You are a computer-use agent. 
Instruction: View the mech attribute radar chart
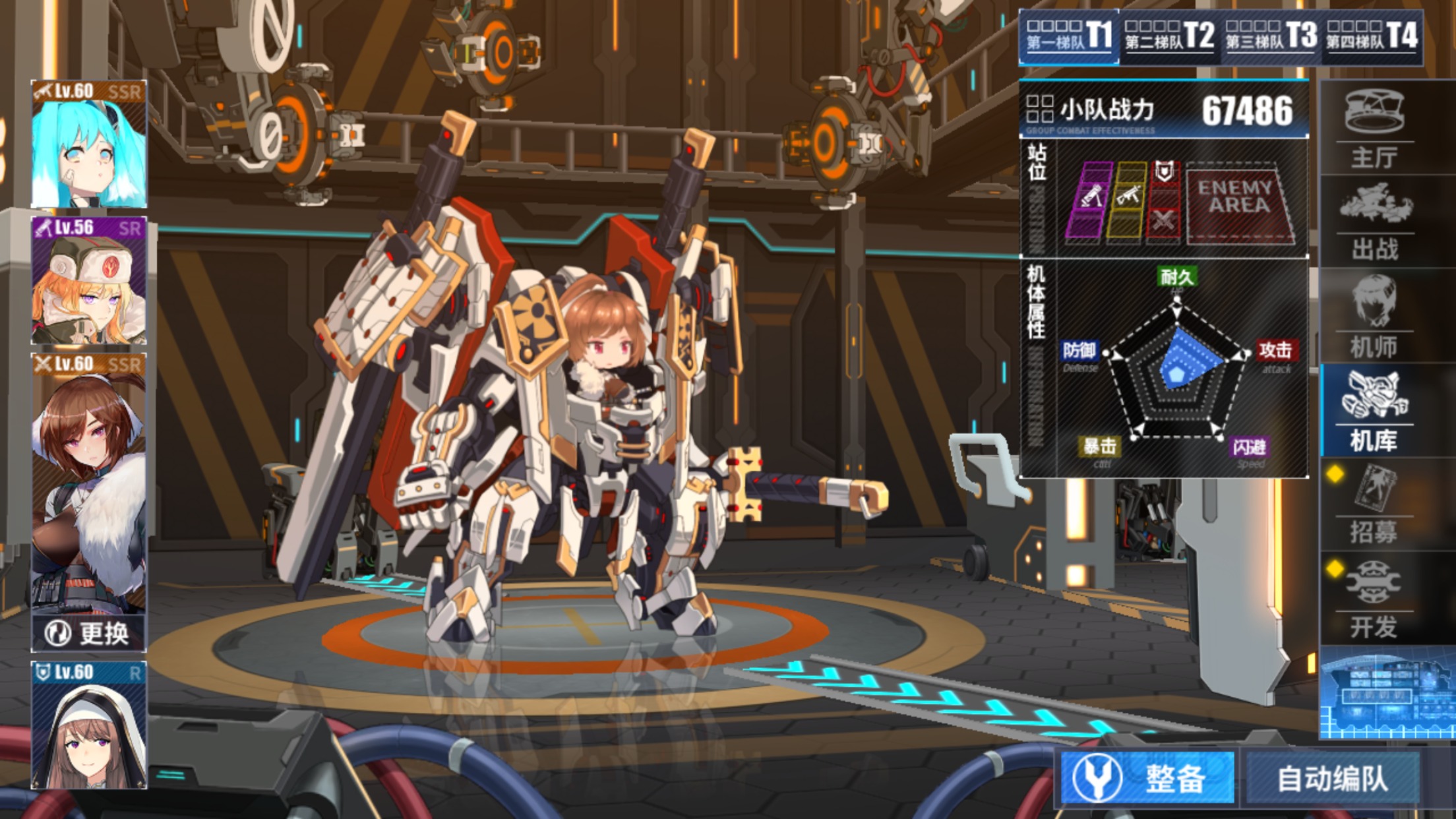1177,369
